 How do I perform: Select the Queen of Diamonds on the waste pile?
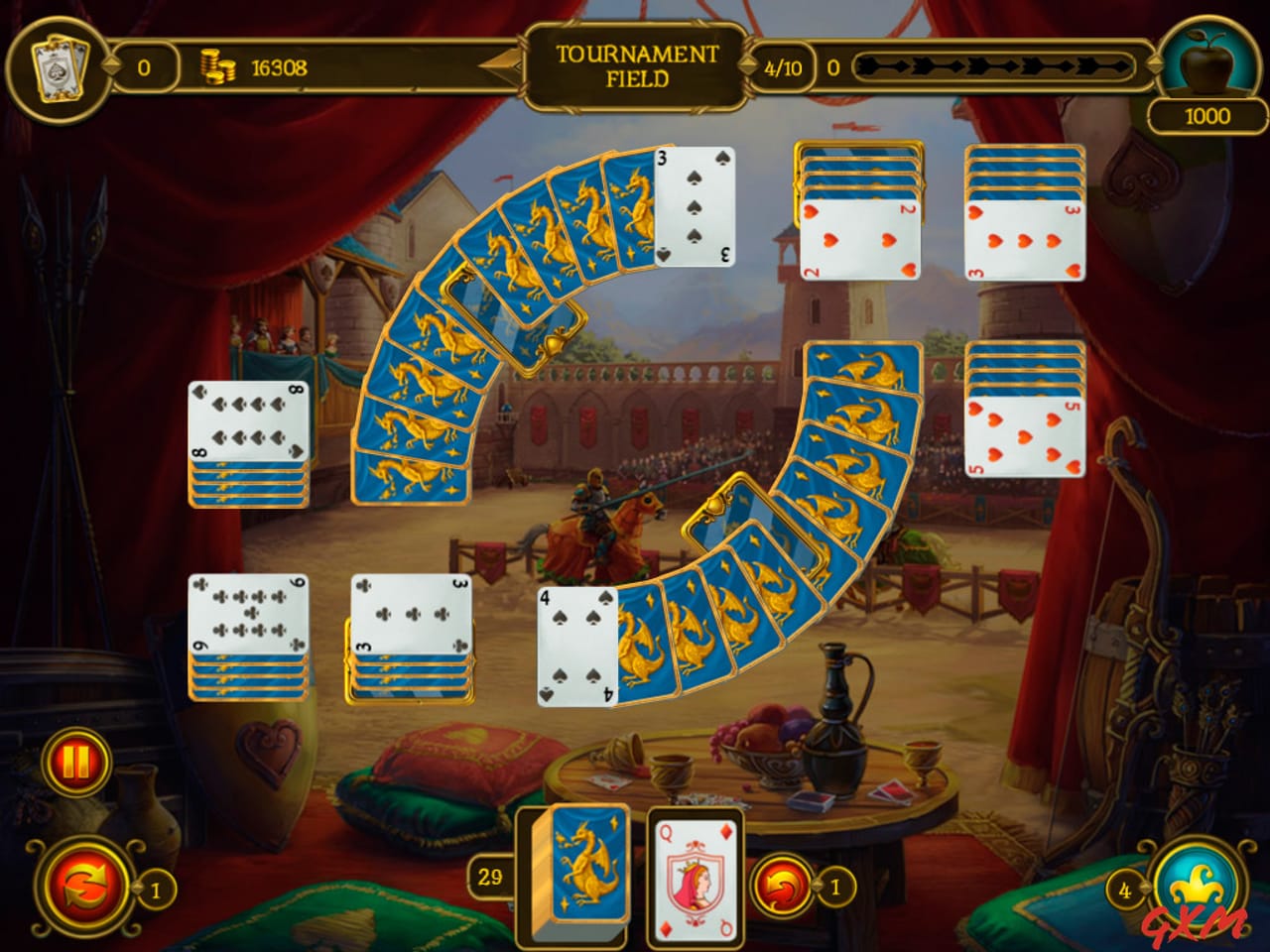pyautogui.click(x=696, y=873)
